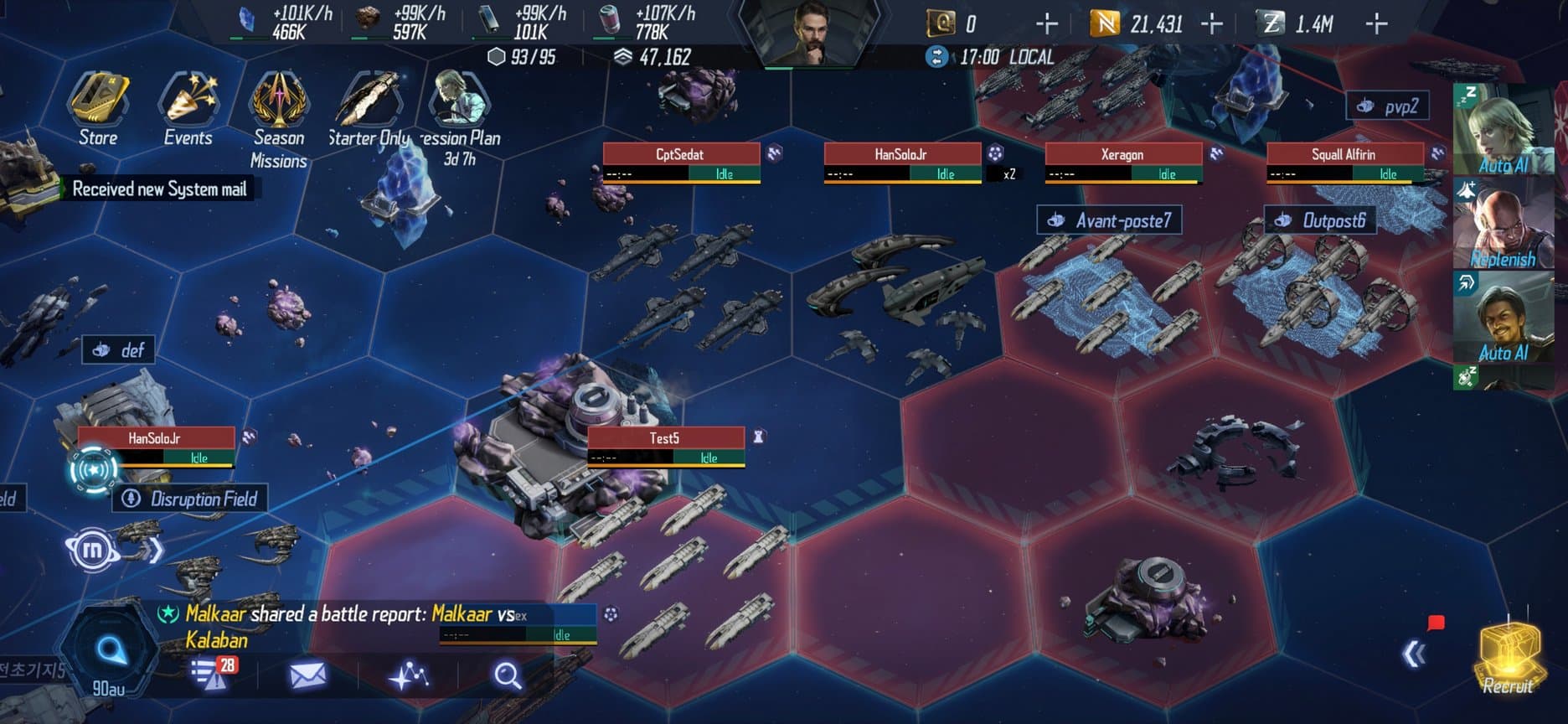Open the magnifying glass search

507,675
